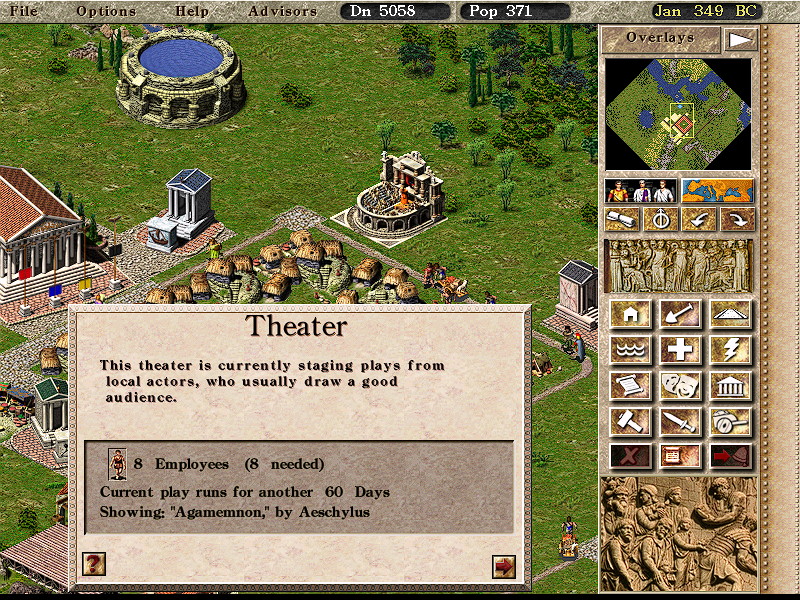Viewport: 800px width, 600px height.
Task: Open the lightning bolt religion build menu
Action: point(731,350)
